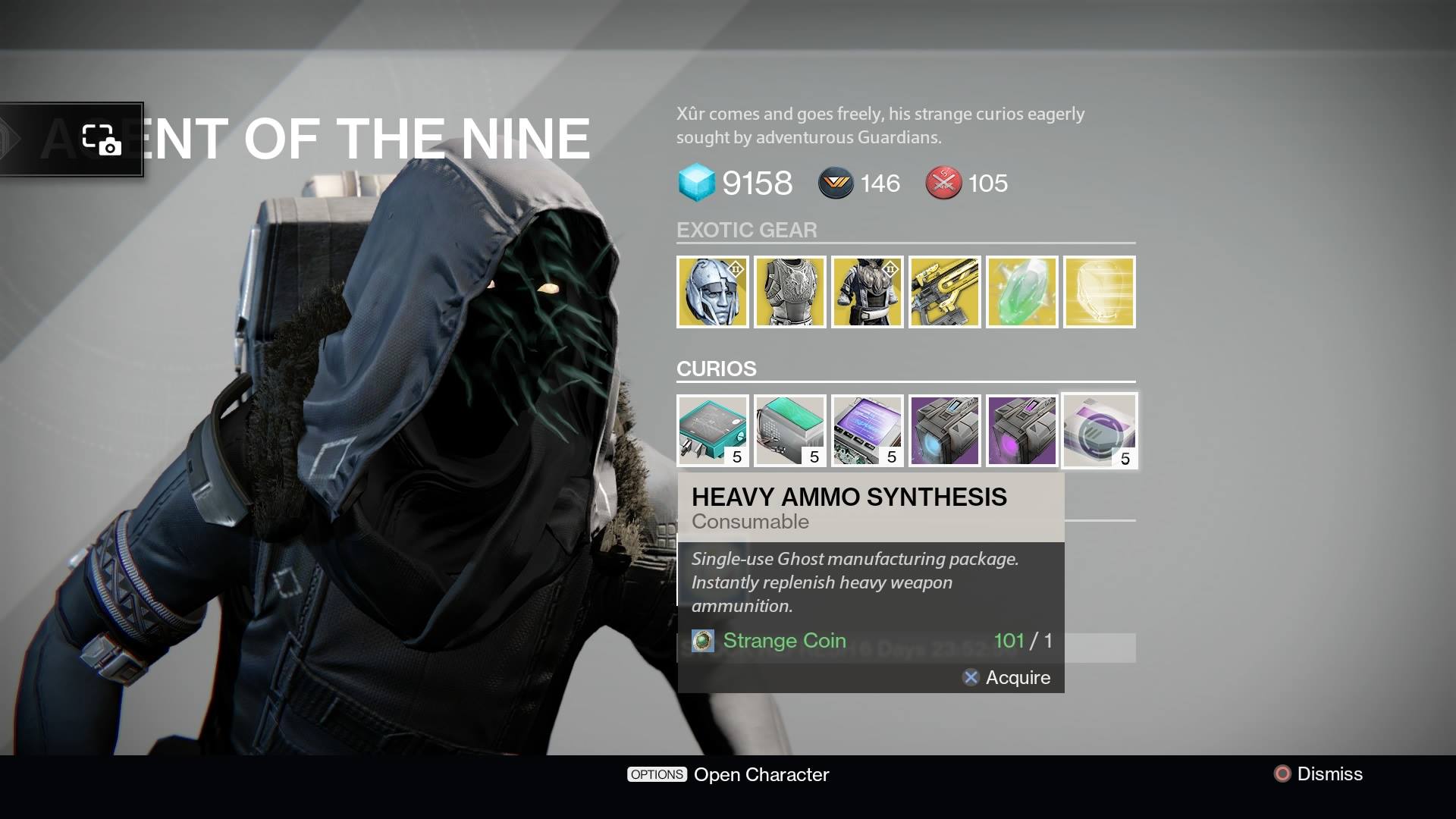Click the Glimmer currency icon
The width and height of the screenshot is (1456, 819).
698,183
